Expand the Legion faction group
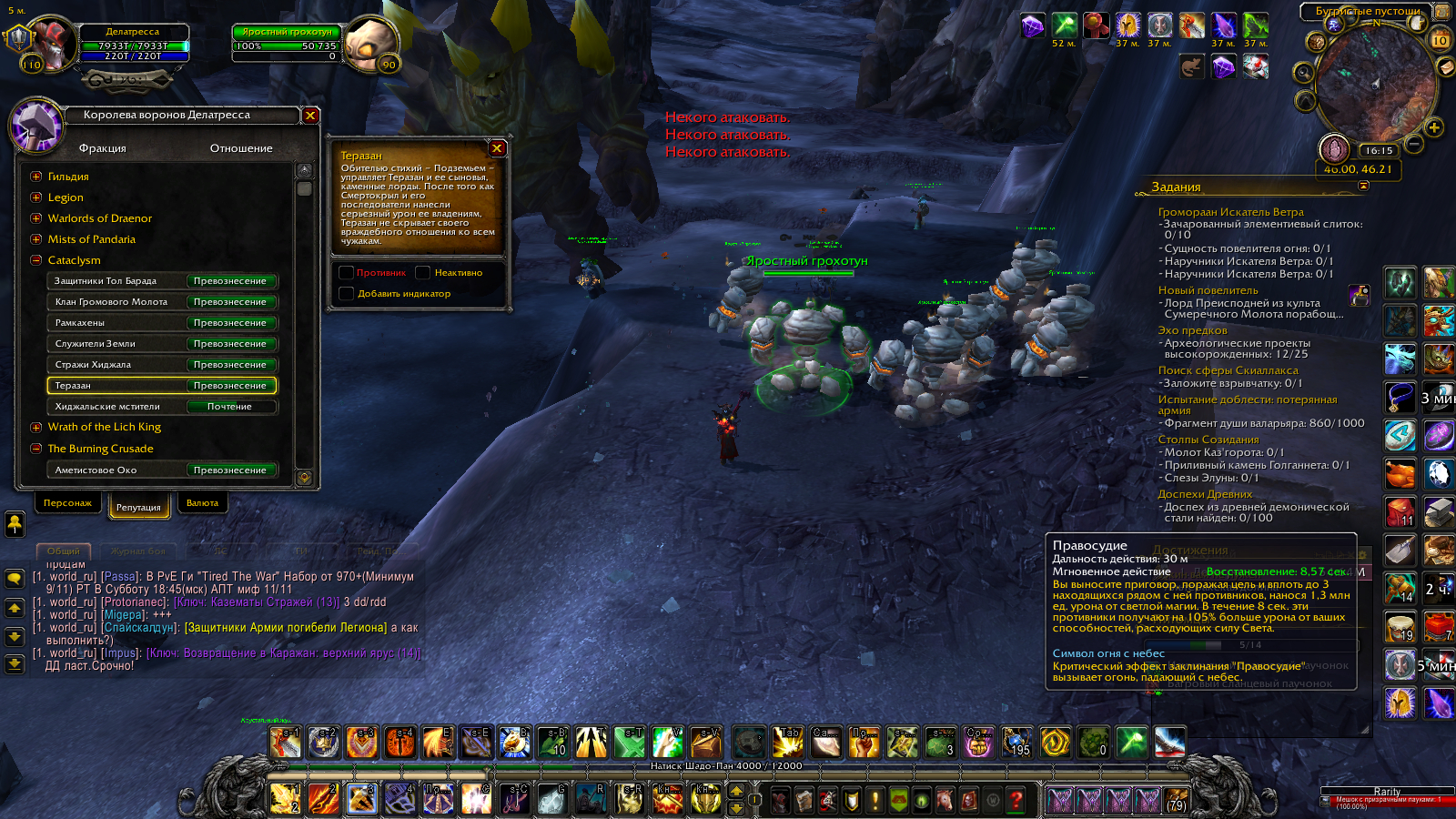This screenshot has width=1456, height=819. click(x=36, y=197)
